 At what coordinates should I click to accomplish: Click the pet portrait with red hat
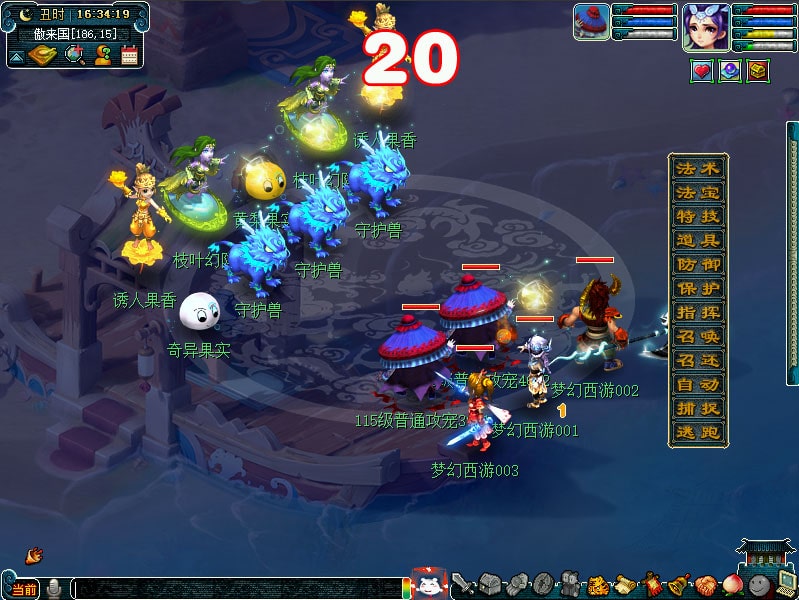pos(592,21)
